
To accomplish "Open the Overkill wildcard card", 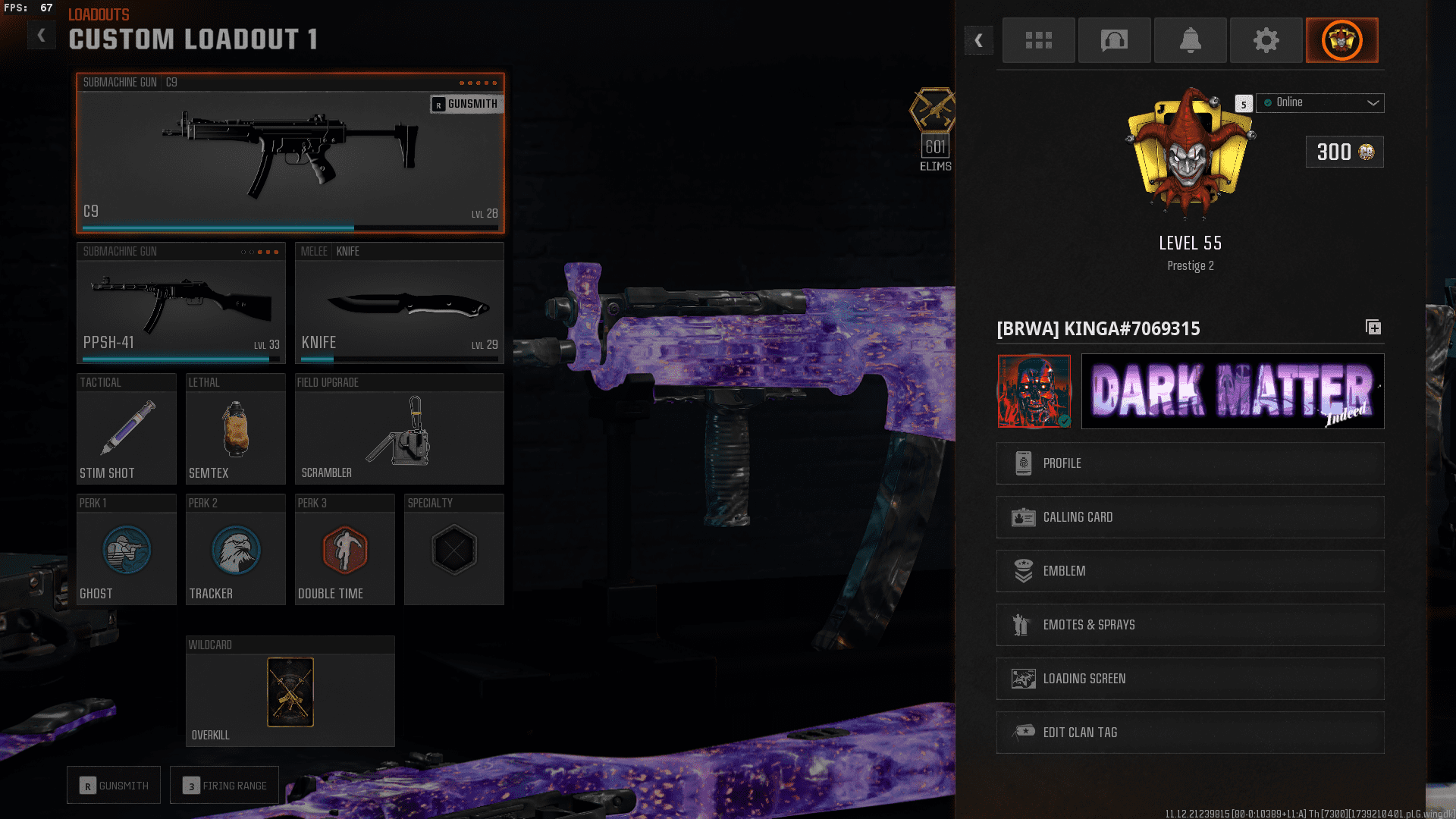I will [290, 692].
